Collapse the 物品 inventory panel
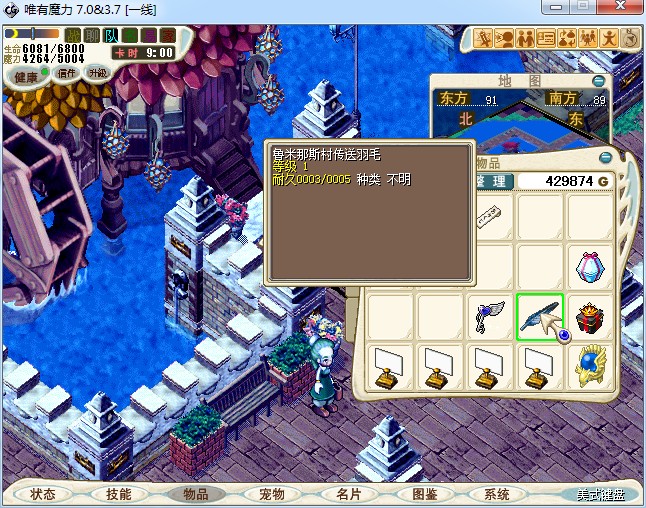This screenshot has height=508, width=646. (x=604, y=158)
